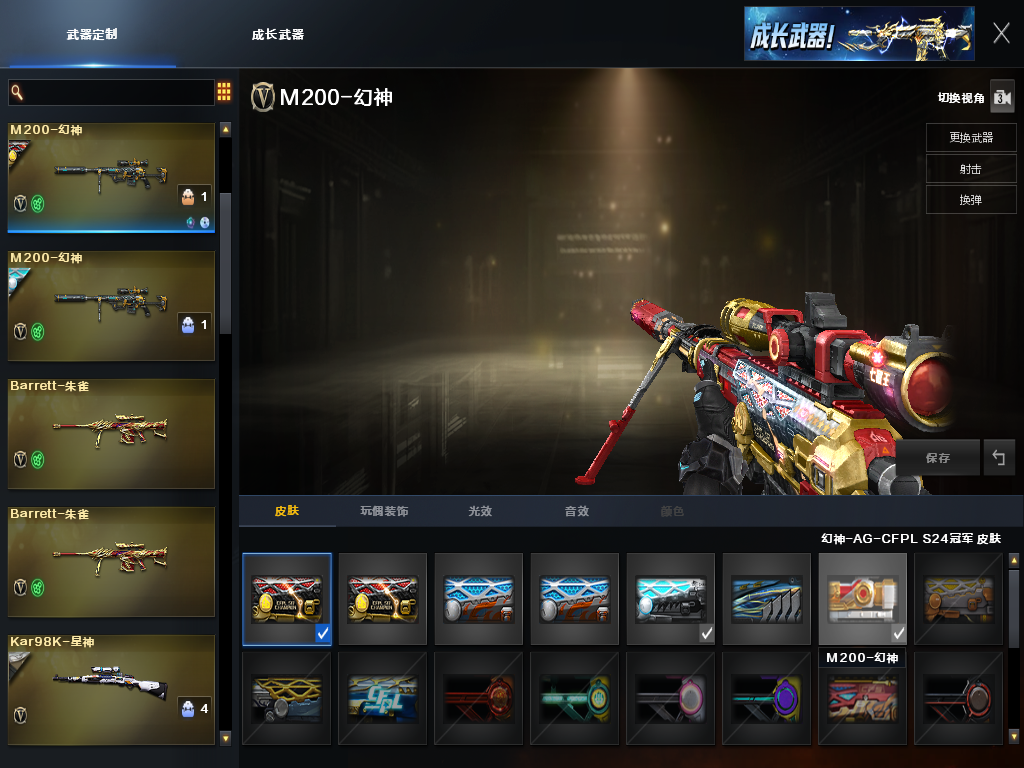The height and width of the screenshot is (768, 1024).
Task: Focus the weapon search field
Action: 110,92
